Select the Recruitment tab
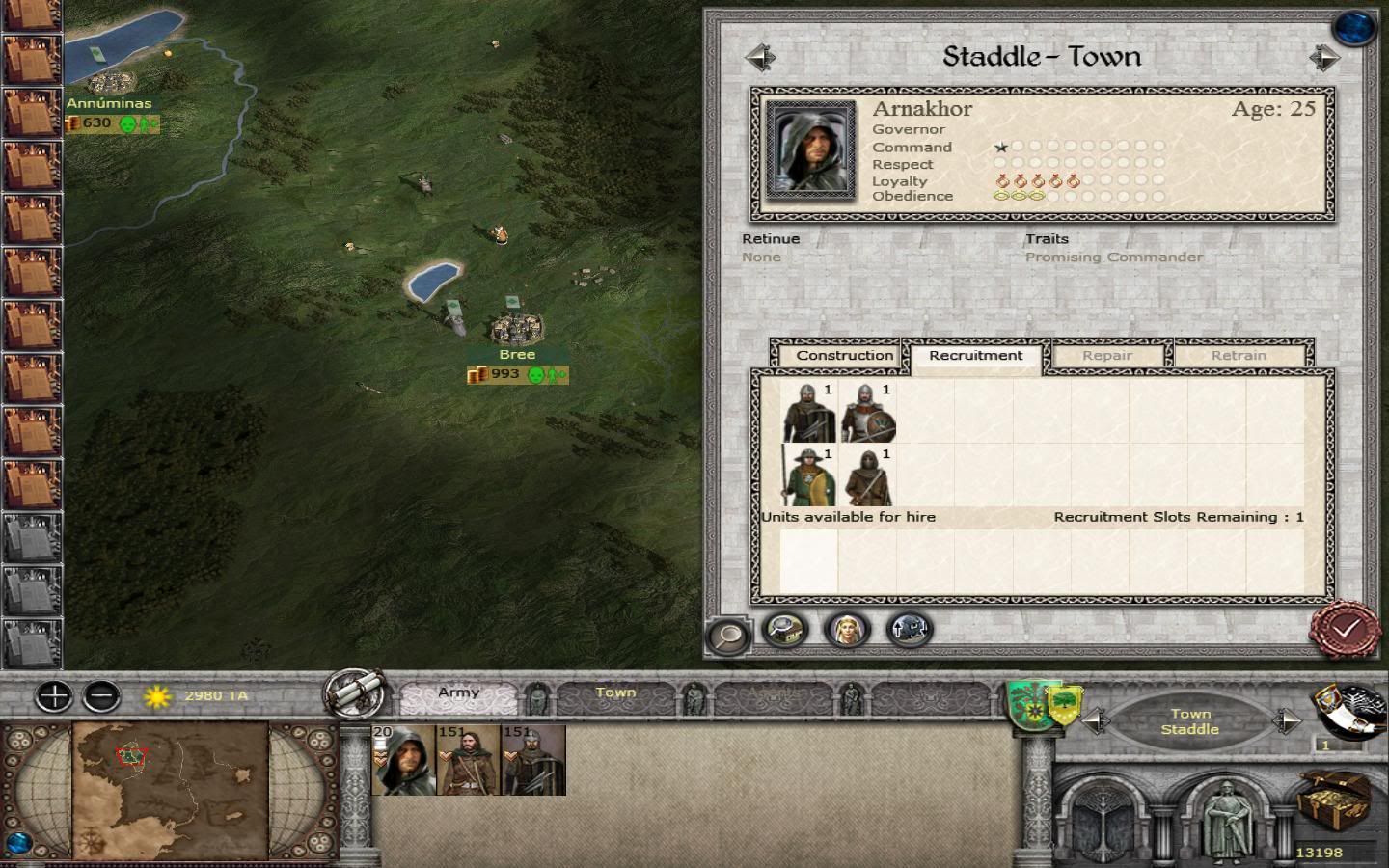Viewport: 1389px width, 868px height. [x=975, y=355]
